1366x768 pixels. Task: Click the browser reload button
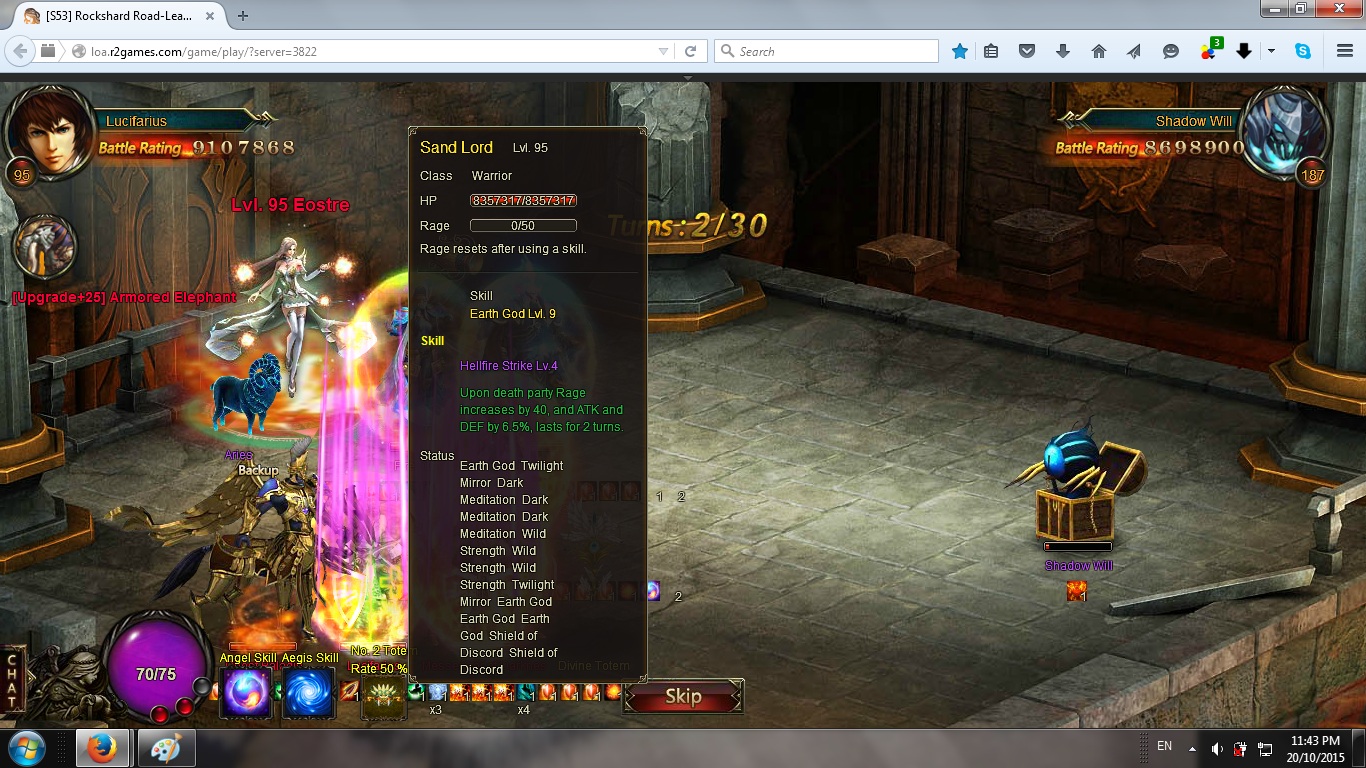pyautogui.click(x=690, y=51)
